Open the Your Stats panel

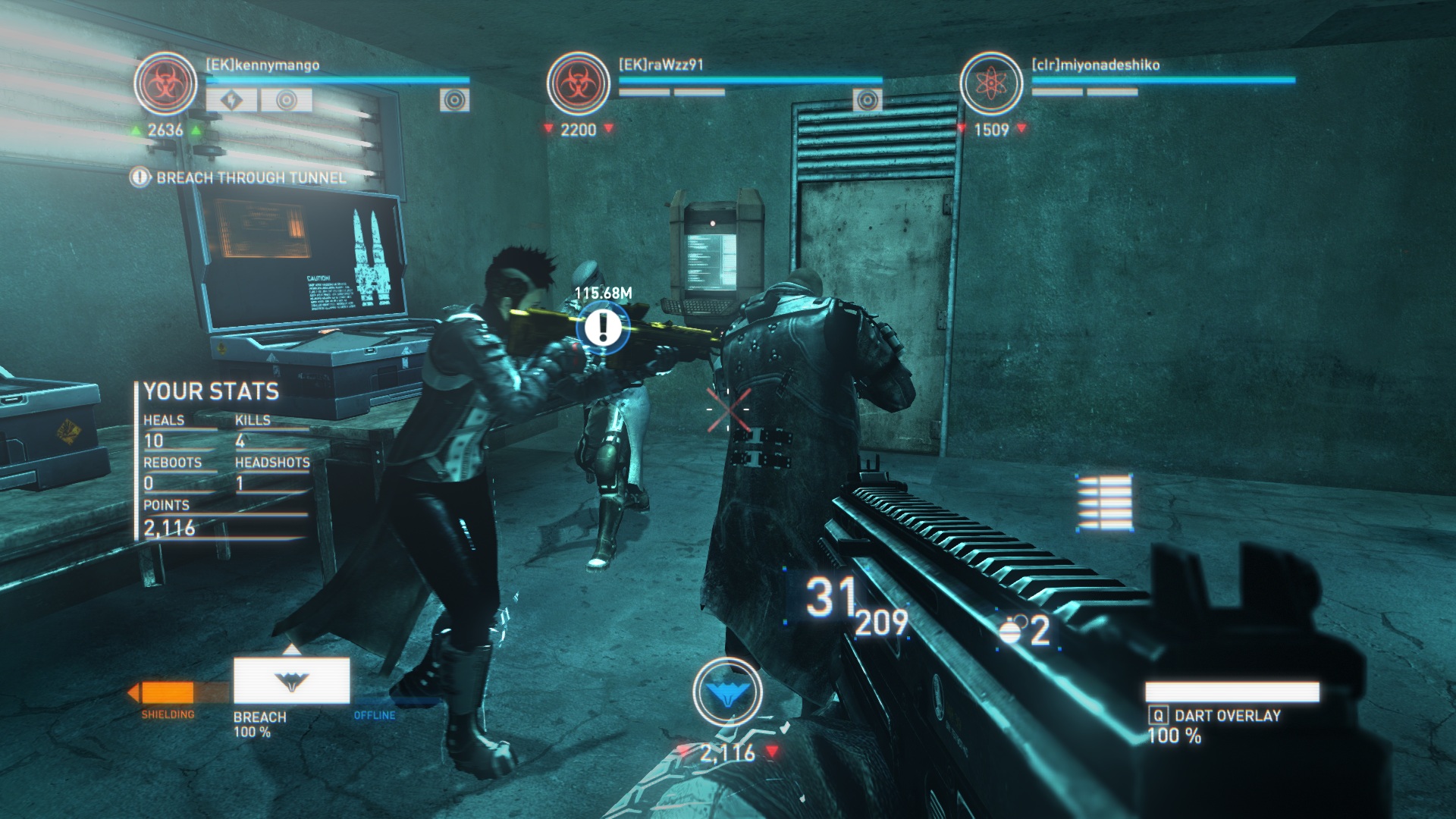212,391
